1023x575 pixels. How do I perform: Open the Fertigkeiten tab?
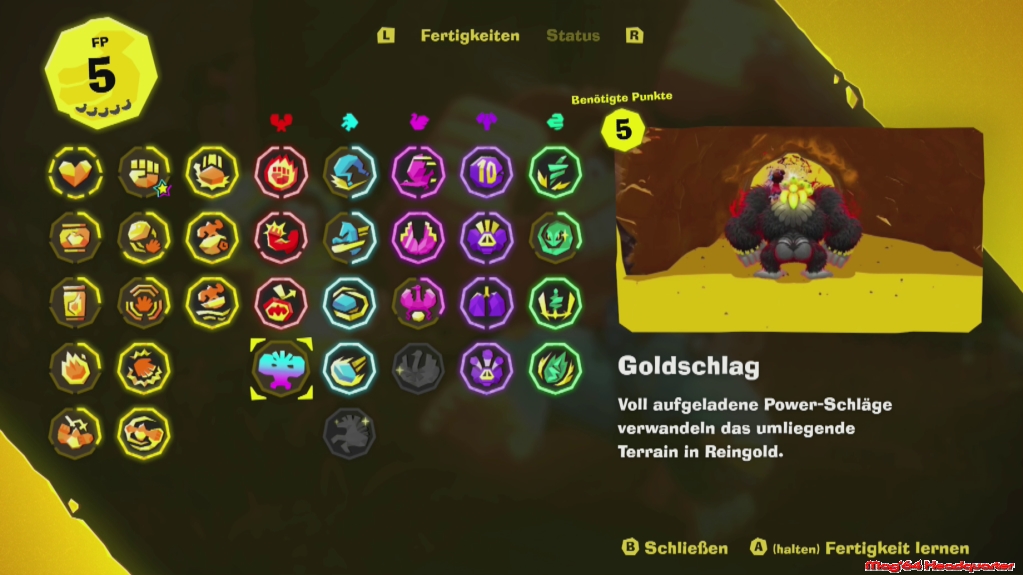pos(469,36)
